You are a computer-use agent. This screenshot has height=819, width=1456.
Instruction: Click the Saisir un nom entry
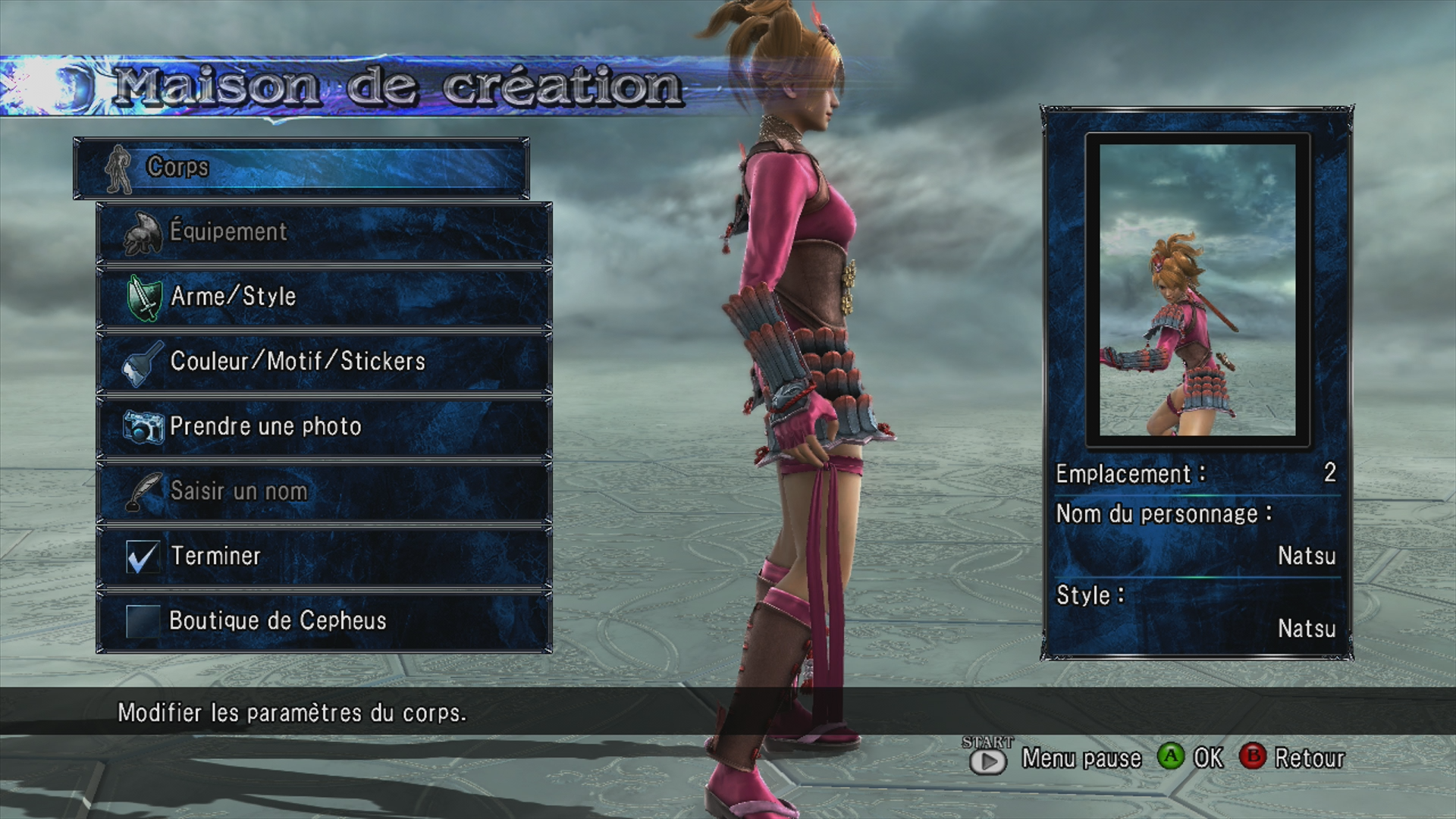coord(324,491)
